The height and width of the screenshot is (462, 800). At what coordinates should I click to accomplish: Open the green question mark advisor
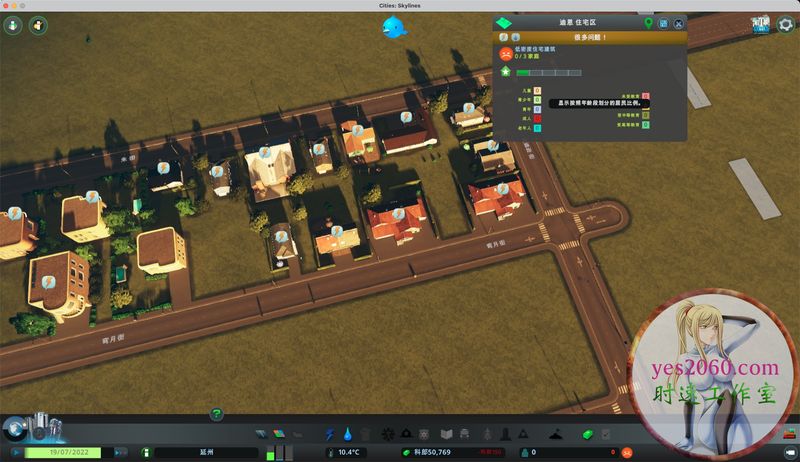(x=216, y=414)
